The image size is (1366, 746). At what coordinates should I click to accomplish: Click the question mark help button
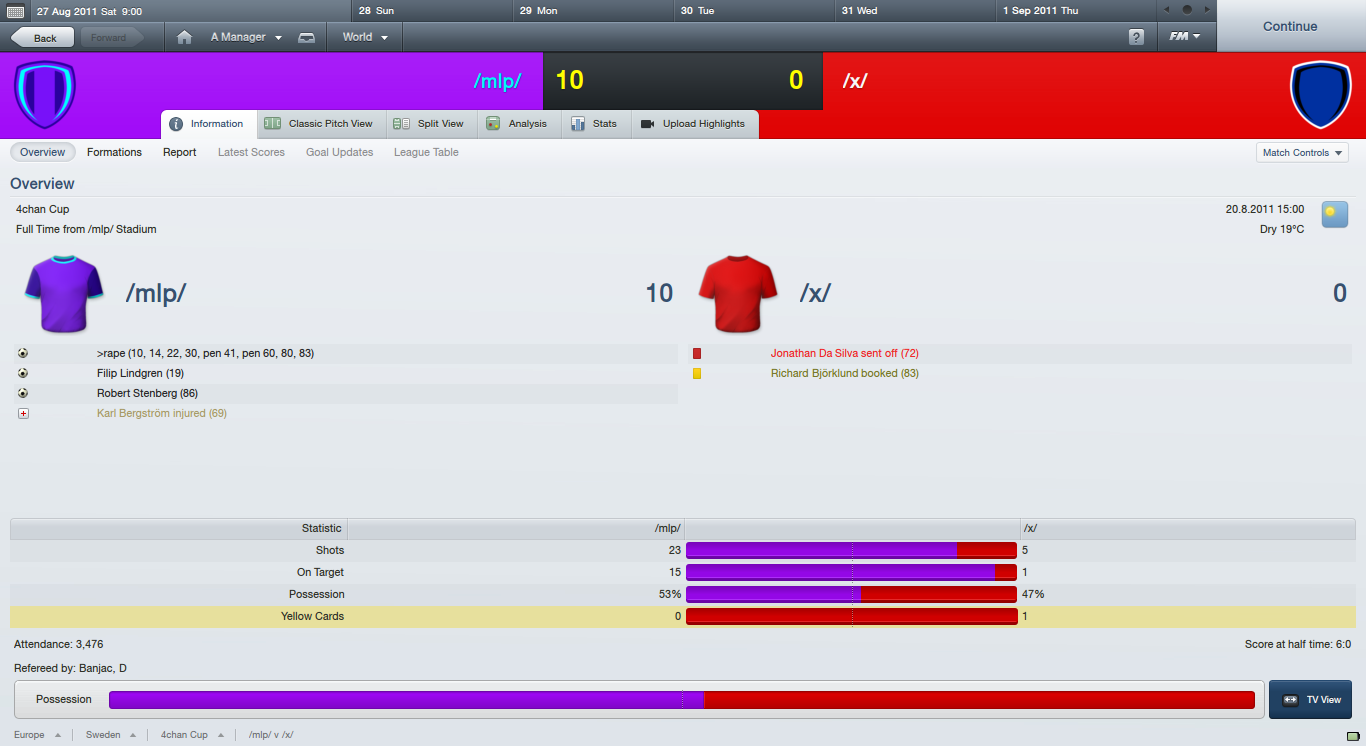click(x=1136, y=37)
